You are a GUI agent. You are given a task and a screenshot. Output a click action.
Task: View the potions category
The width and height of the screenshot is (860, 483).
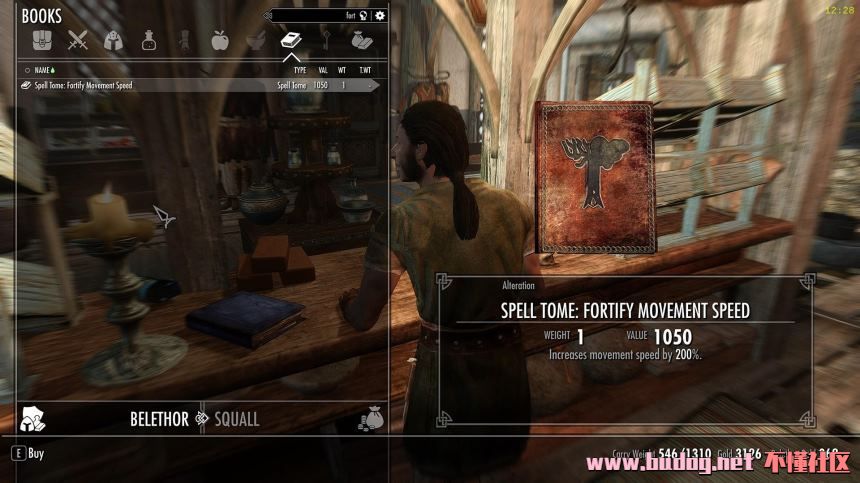149,41
